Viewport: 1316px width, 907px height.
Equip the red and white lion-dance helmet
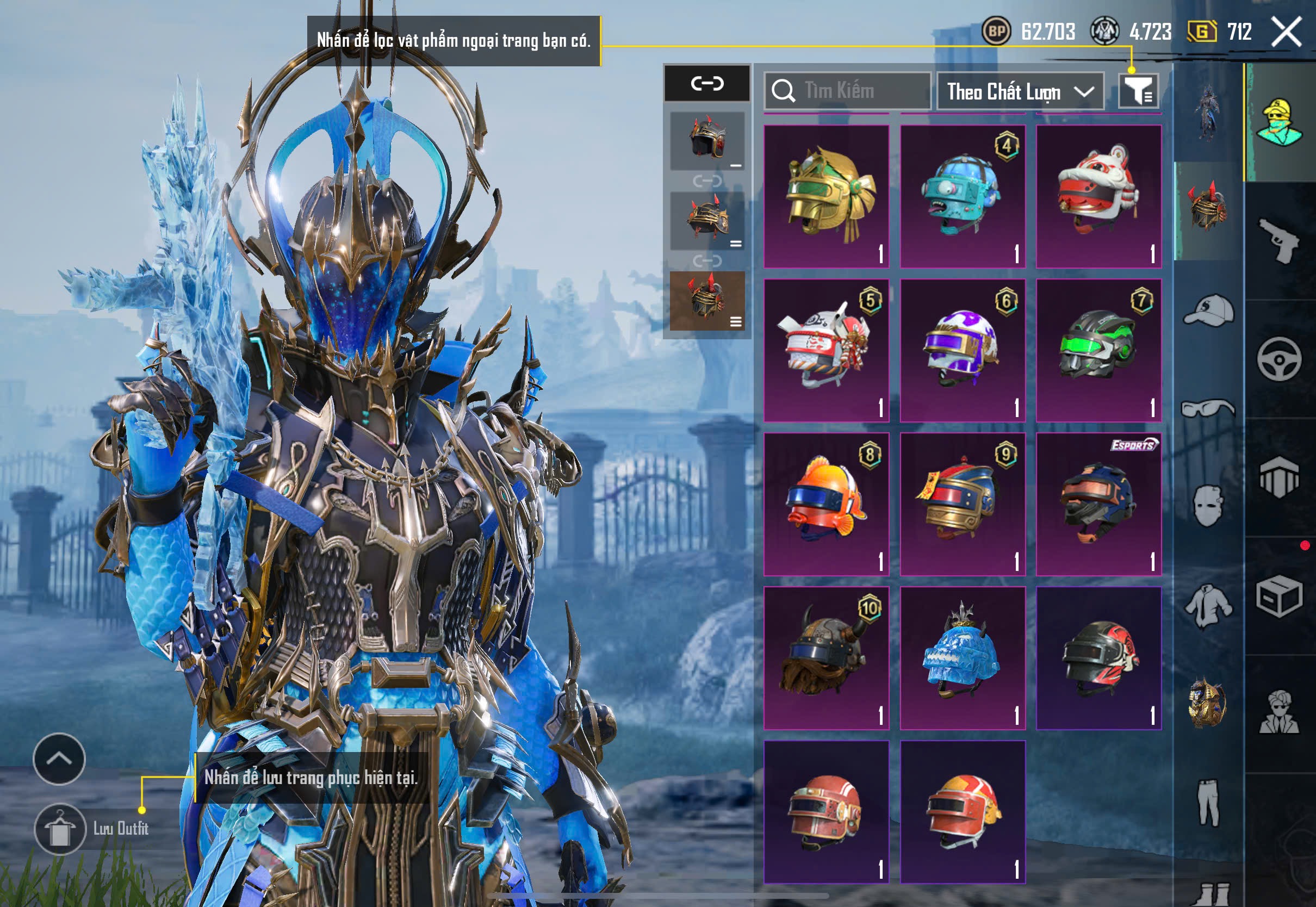click(1098, 196)
